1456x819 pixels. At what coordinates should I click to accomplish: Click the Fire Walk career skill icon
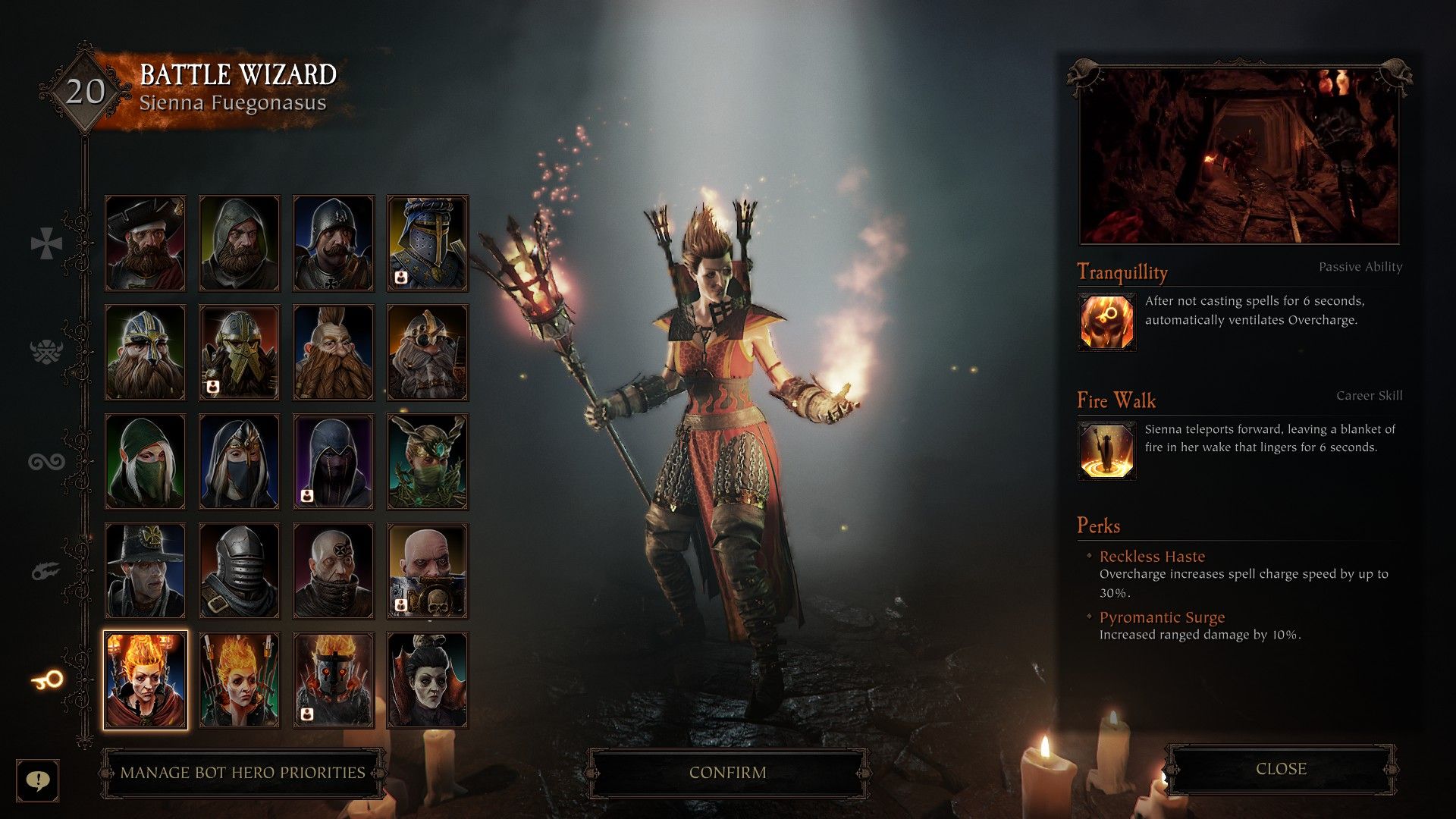click(1107, 451)
